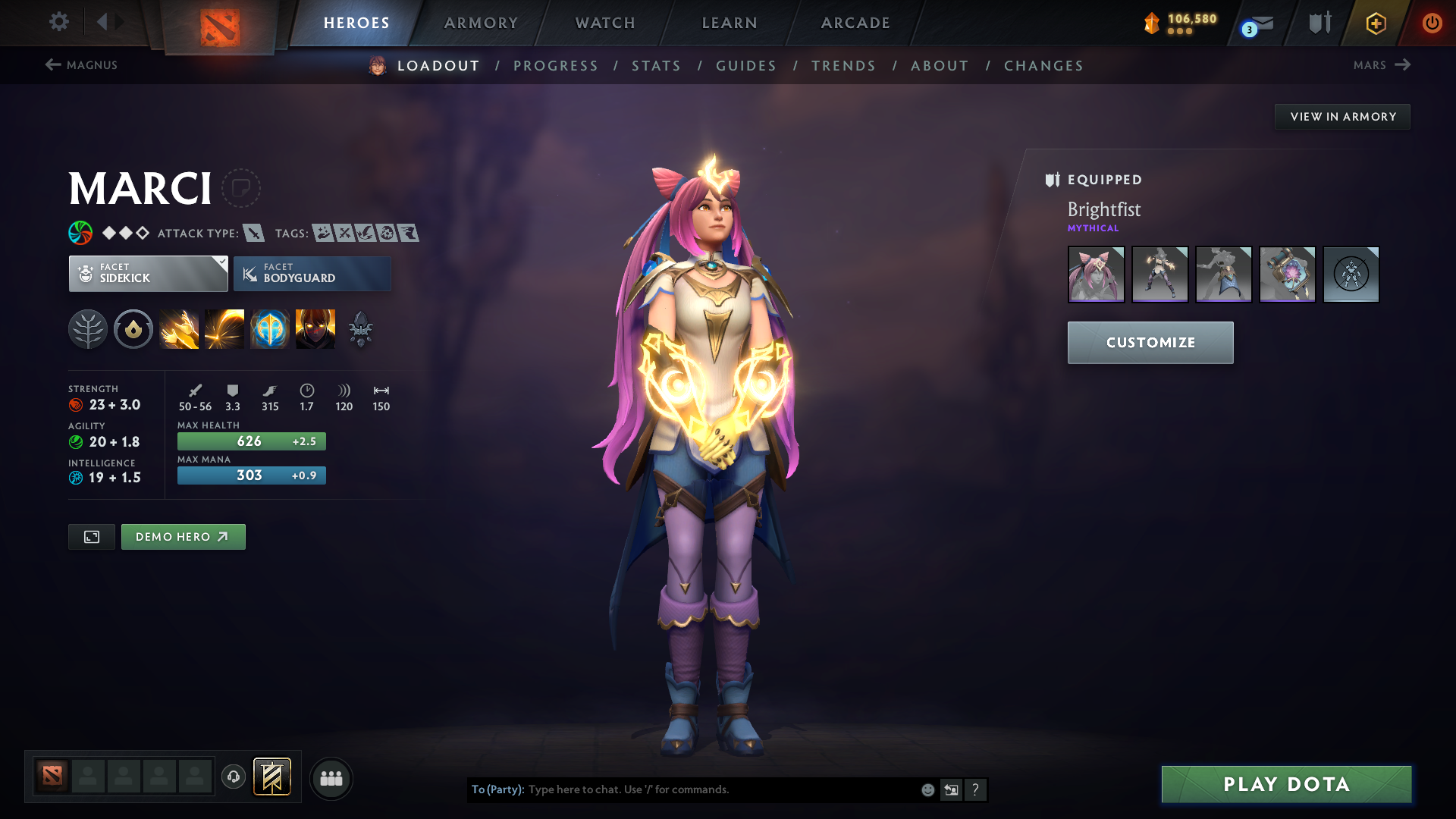The width and height of the screenshot is (1456, 819).
Task: Select the Sidekick facet
Action: coord(148,274)
